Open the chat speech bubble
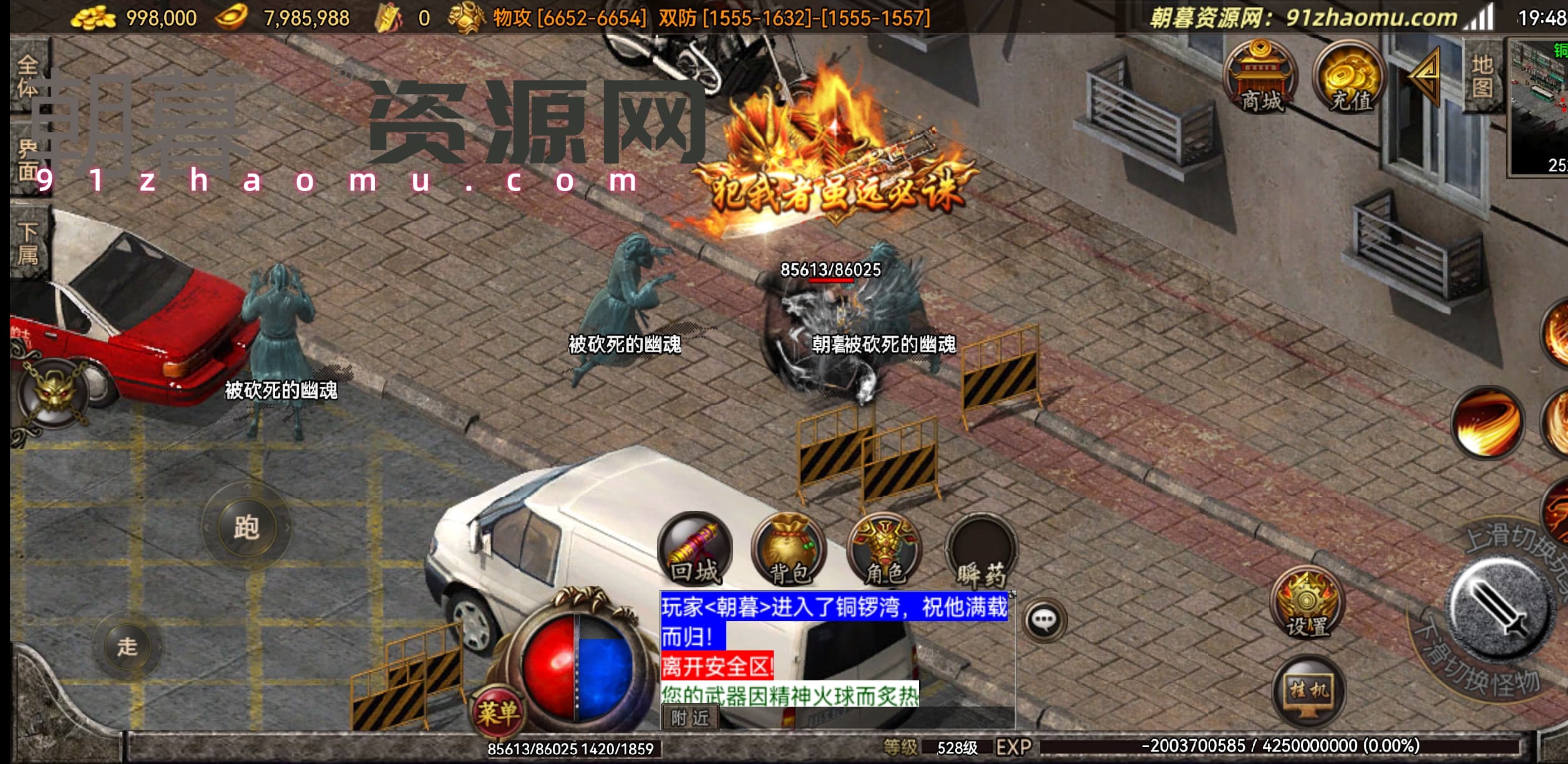 (x=1044, y=620)
